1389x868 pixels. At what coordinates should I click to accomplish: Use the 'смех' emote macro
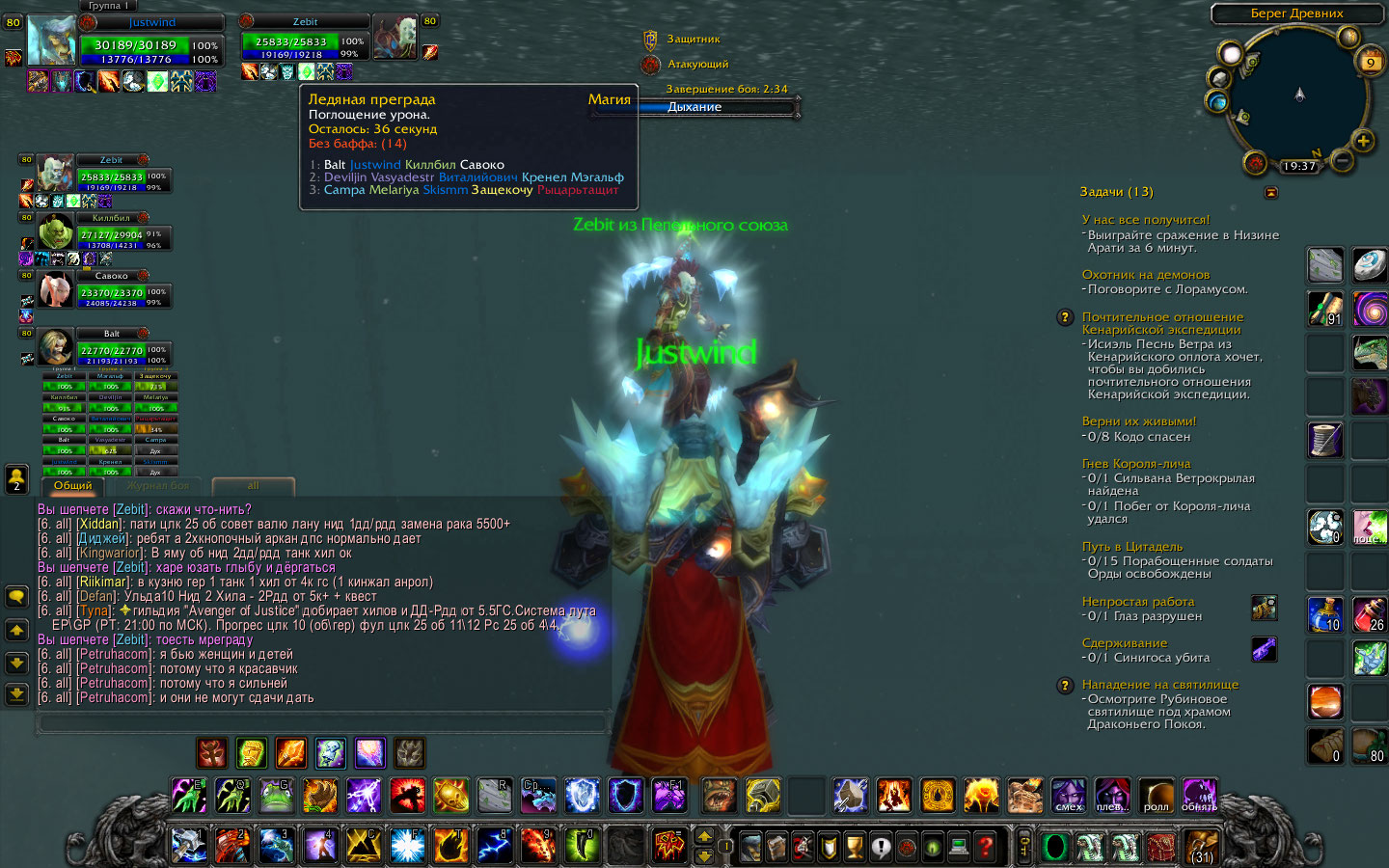click(1069, 796)
